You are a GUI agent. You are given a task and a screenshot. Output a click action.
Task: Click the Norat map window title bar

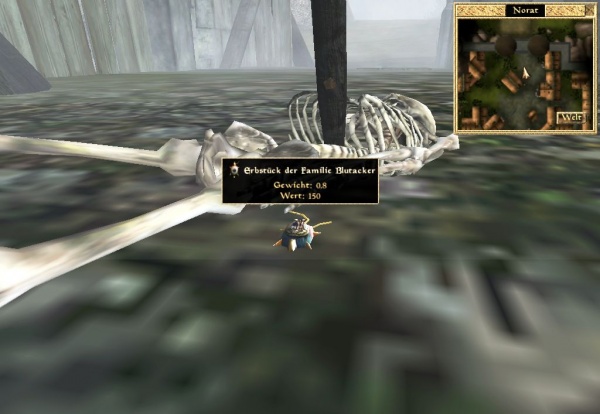[523, 10]
